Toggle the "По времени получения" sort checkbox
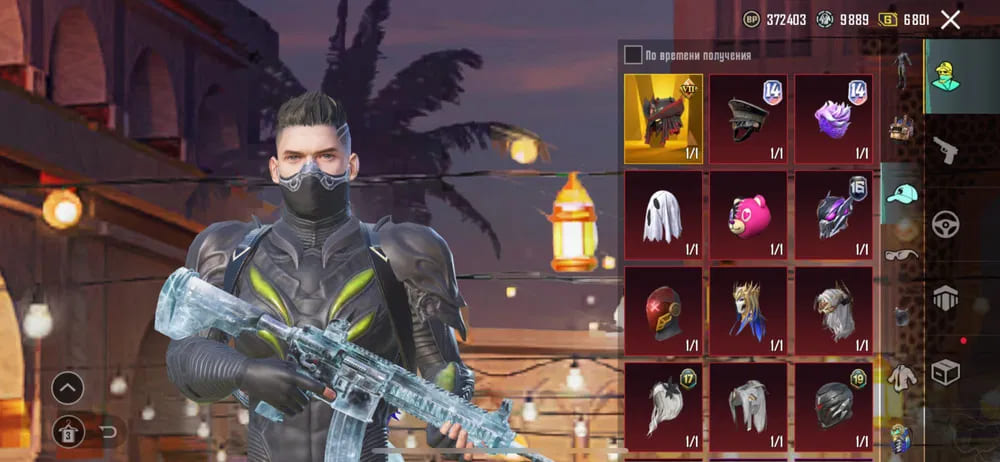 (x=633, y=55)
